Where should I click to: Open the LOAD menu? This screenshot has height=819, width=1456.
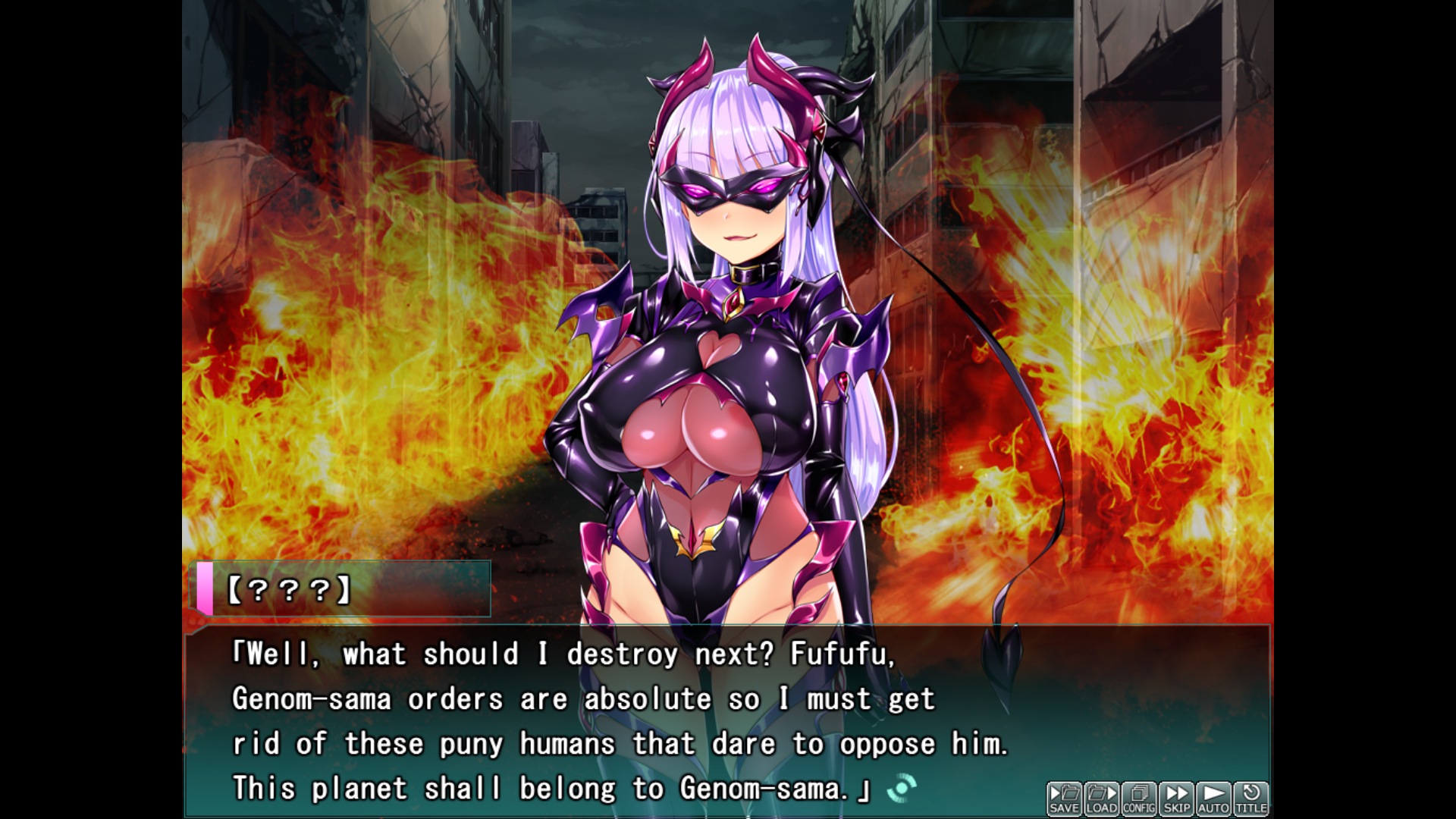tap(1101, 799)
